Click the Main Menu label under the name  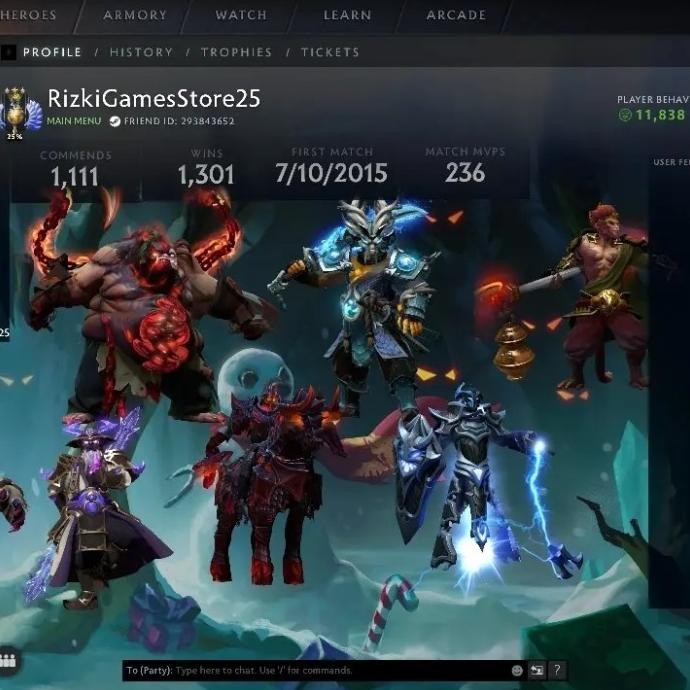pos(74,121)
